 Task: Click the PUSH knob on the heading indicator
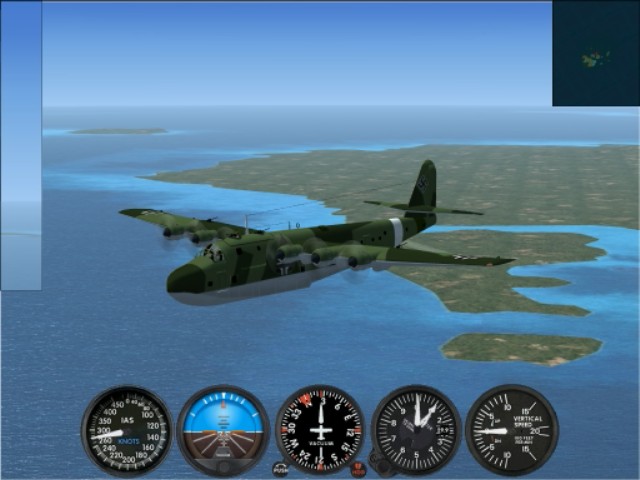(x=280, y=468)
